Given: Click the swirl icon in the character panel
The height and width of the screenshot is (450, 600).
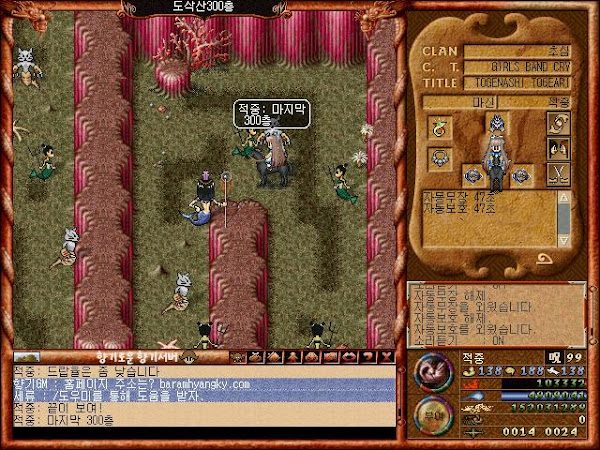Looking at the screenshot, I should pyautogui.click(x=559, y=123).
